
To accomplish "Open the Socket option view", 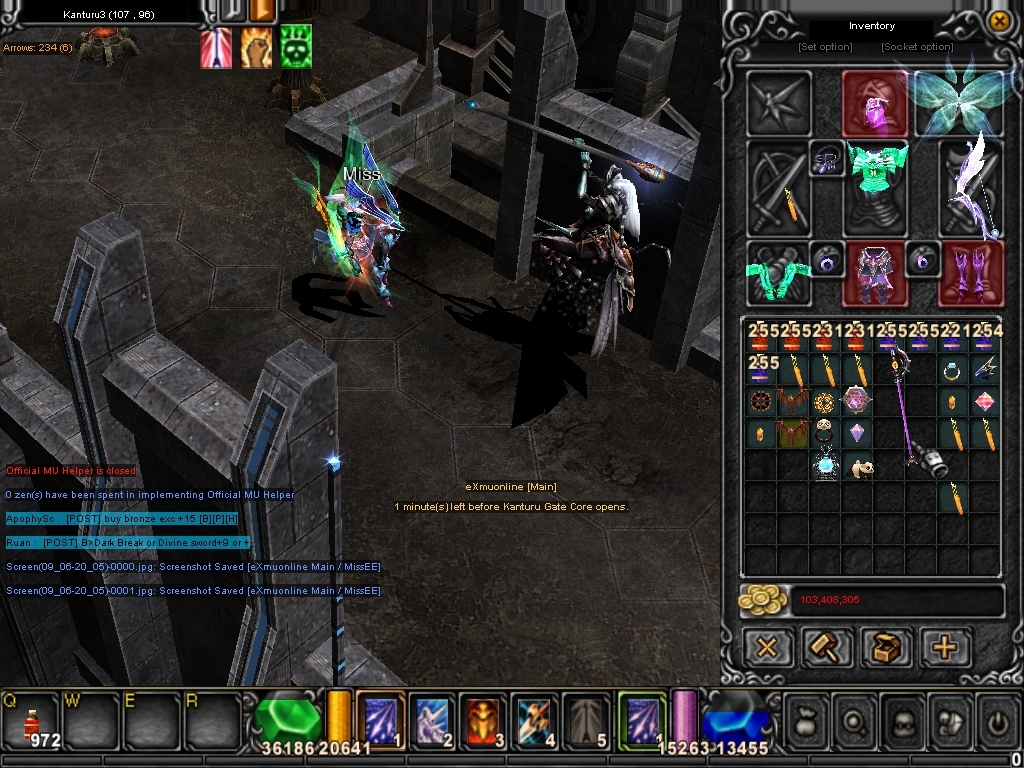I will [x=916, y=47].
